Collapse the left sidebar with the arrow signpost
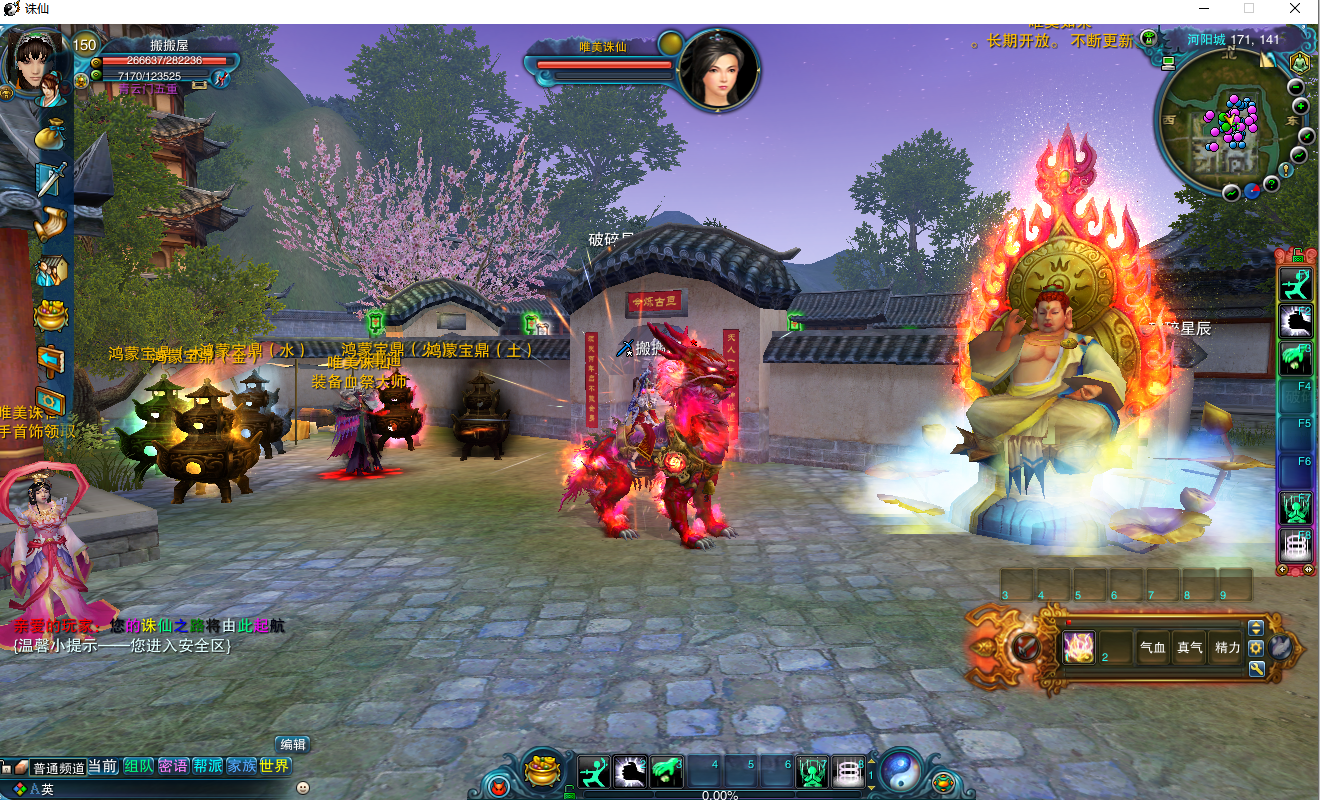 click(50, 360)
